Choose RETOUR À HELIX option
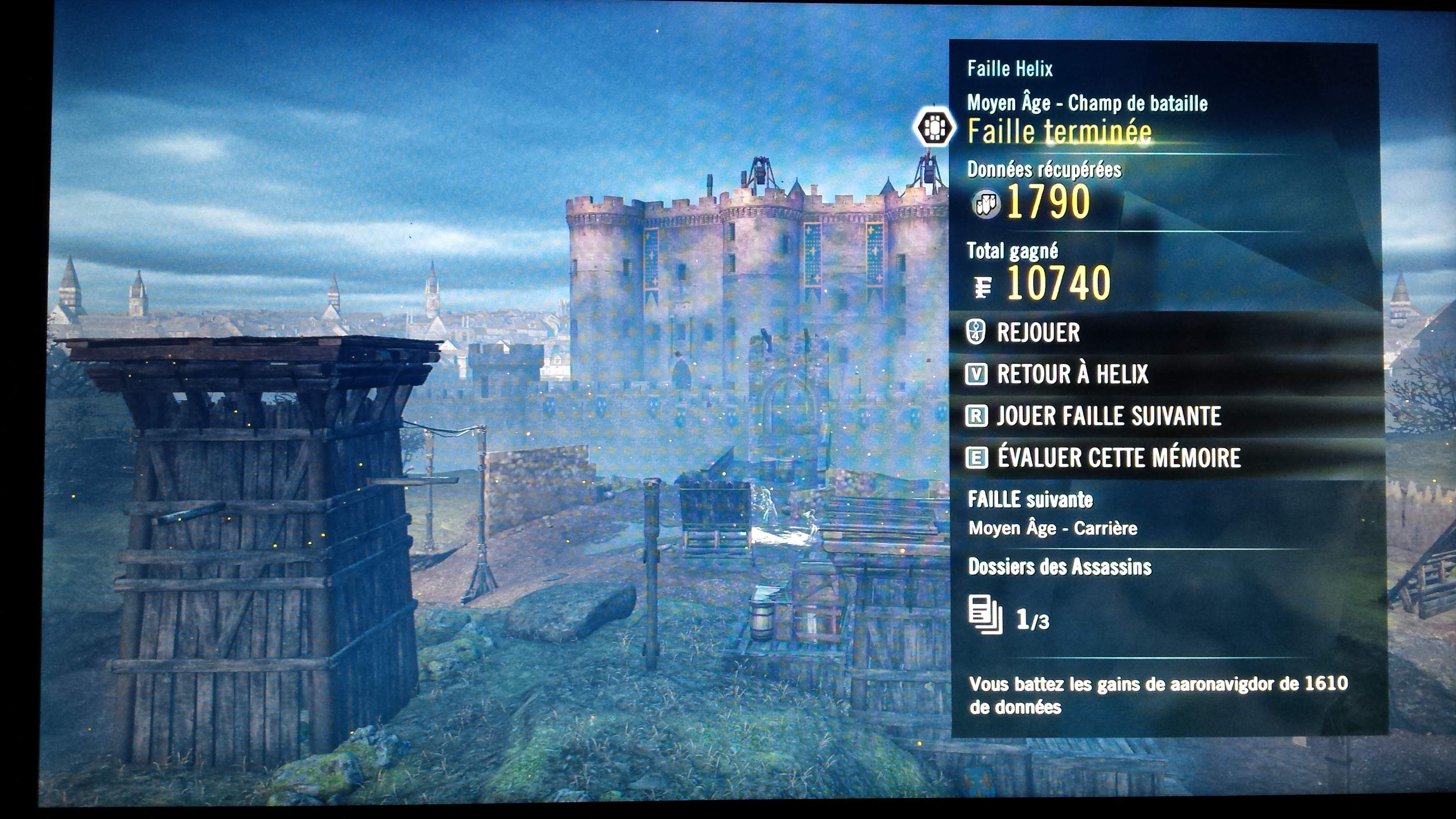 [x=1071, y=374]
